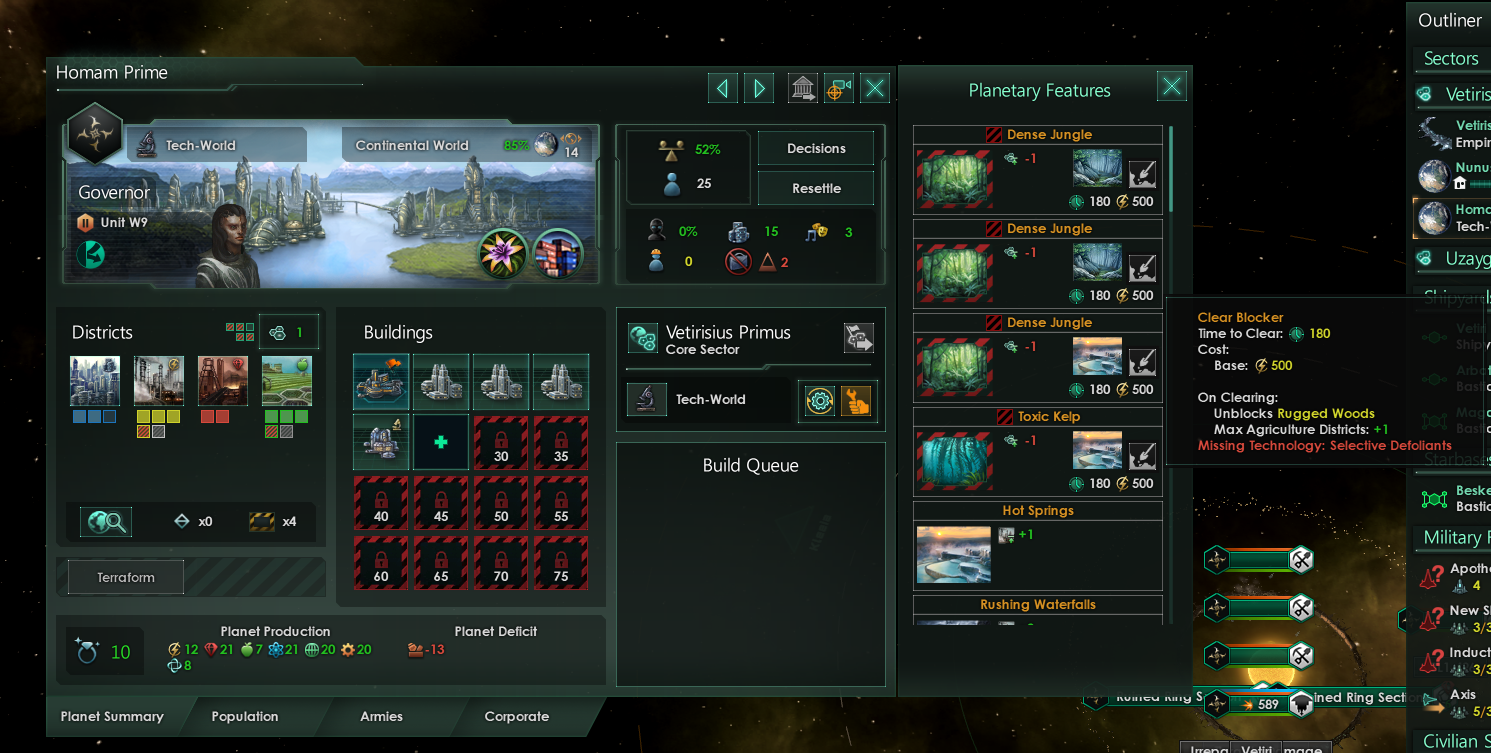1491x753 pixels.
Task: Select the Agriculture district icon
Action: (x=287, y=380)
